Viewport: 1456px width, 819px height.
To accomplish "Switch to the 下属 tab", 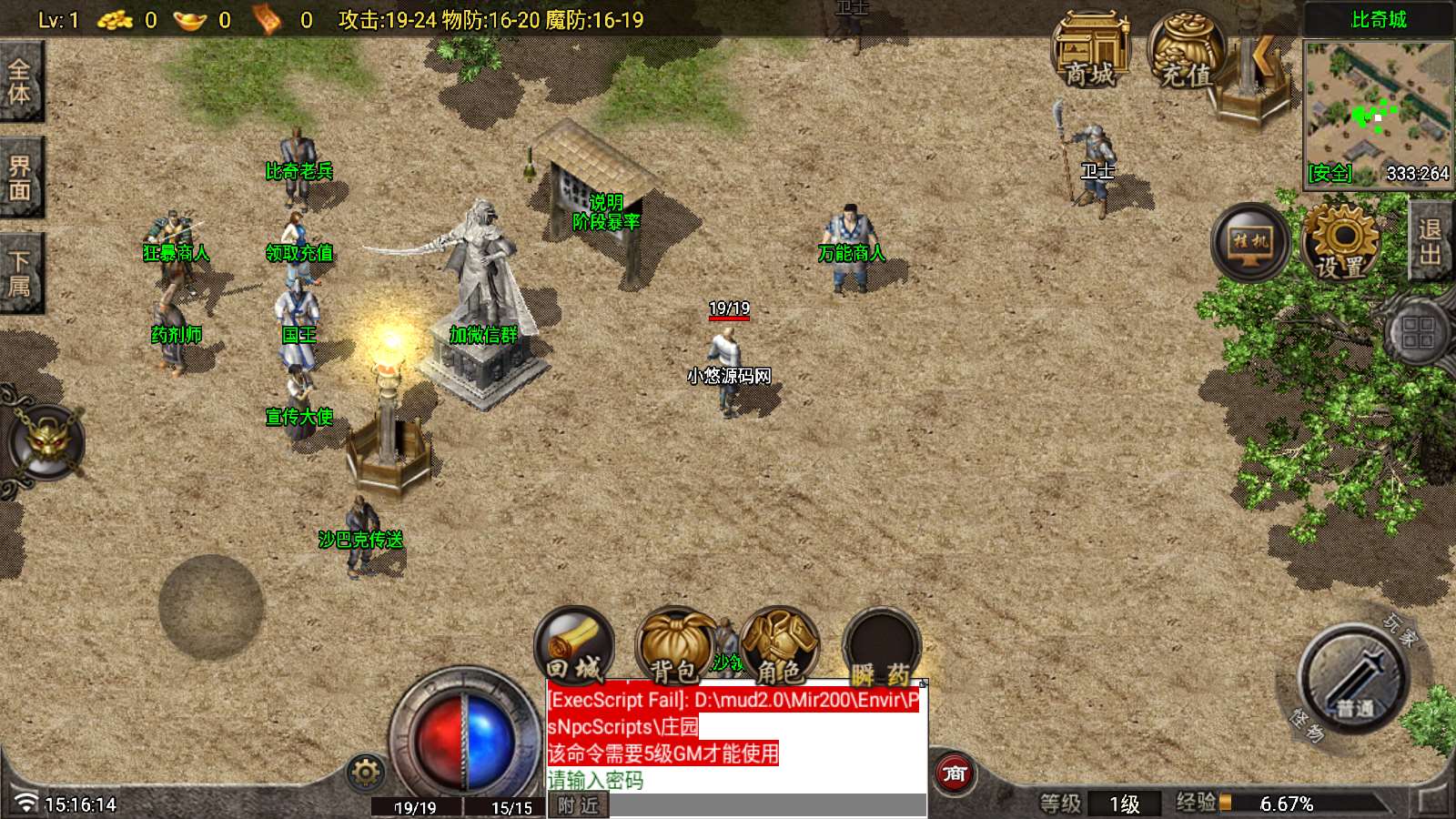I will coord(20,273).
